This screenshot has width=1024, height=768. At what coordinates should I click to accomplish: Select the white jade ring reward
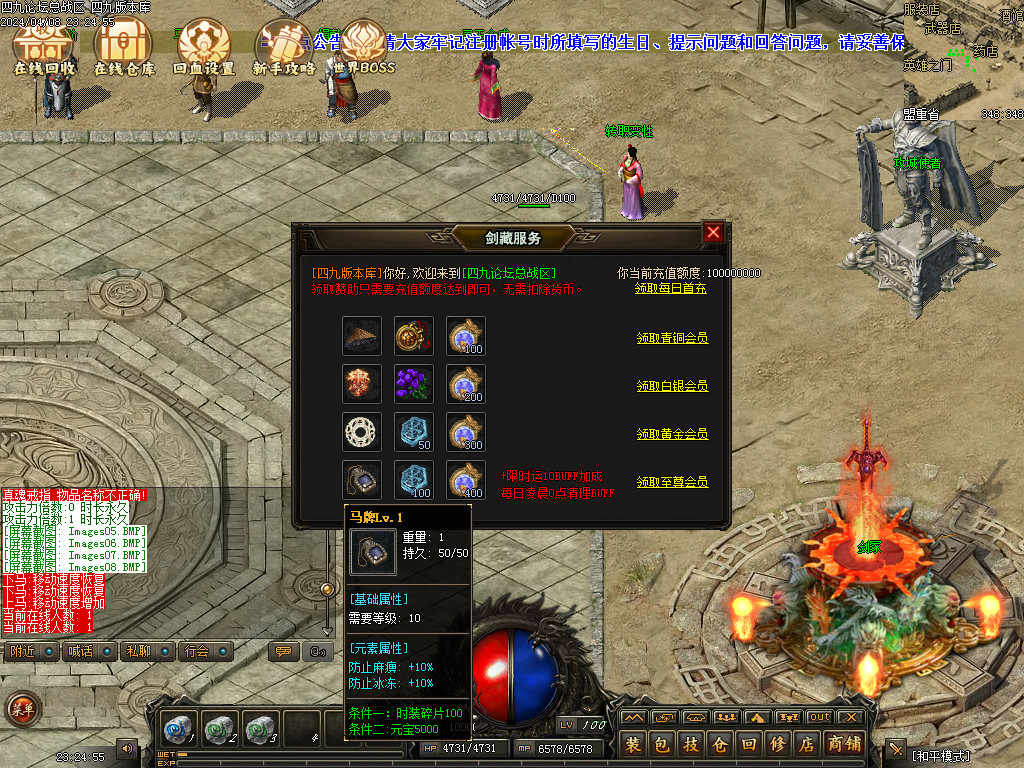pyautogui.click(x=362, y=433)
